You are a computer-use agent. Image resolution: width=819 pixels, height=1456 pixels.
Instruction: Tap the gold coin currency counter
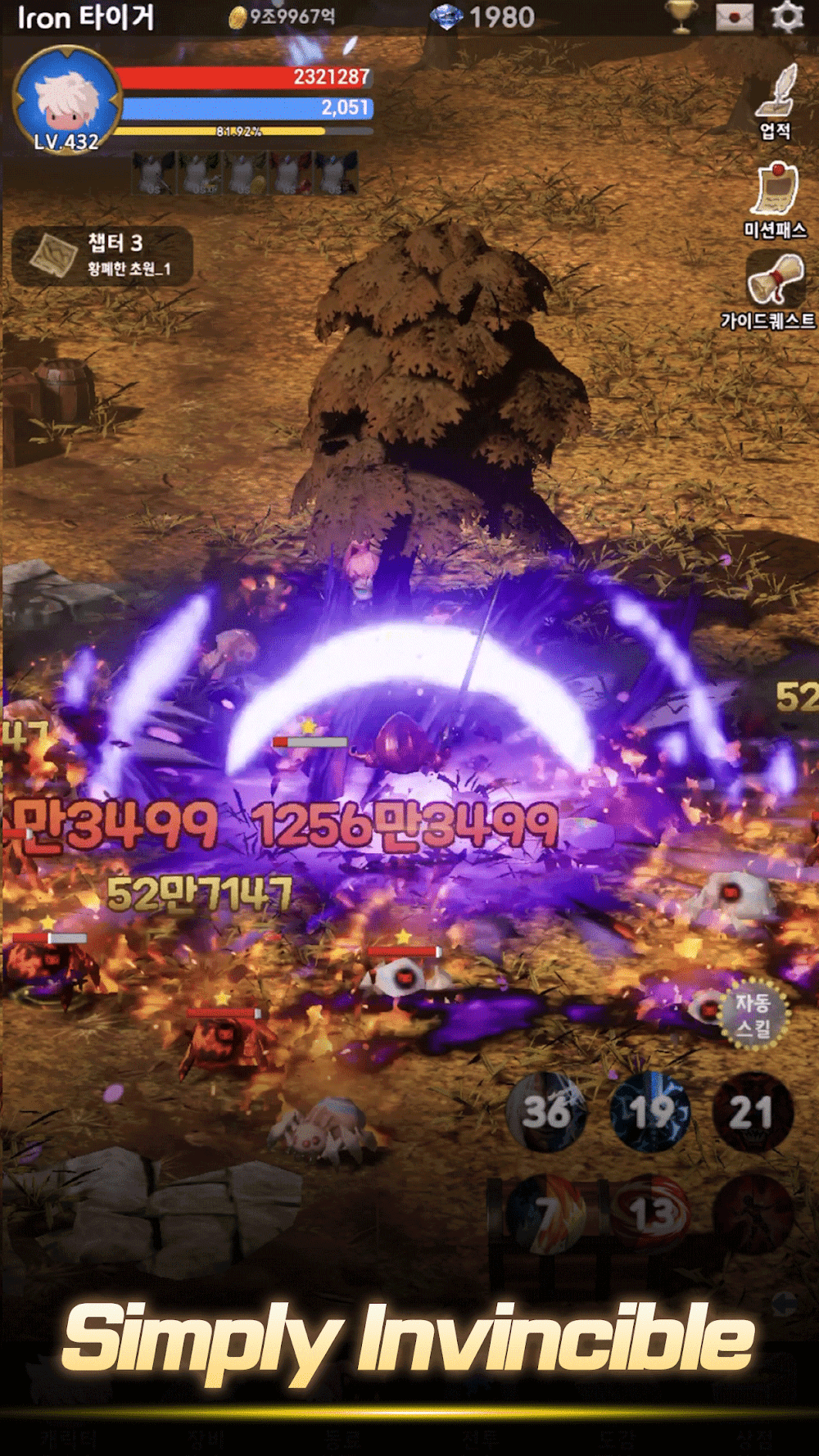tap(283, 17)
